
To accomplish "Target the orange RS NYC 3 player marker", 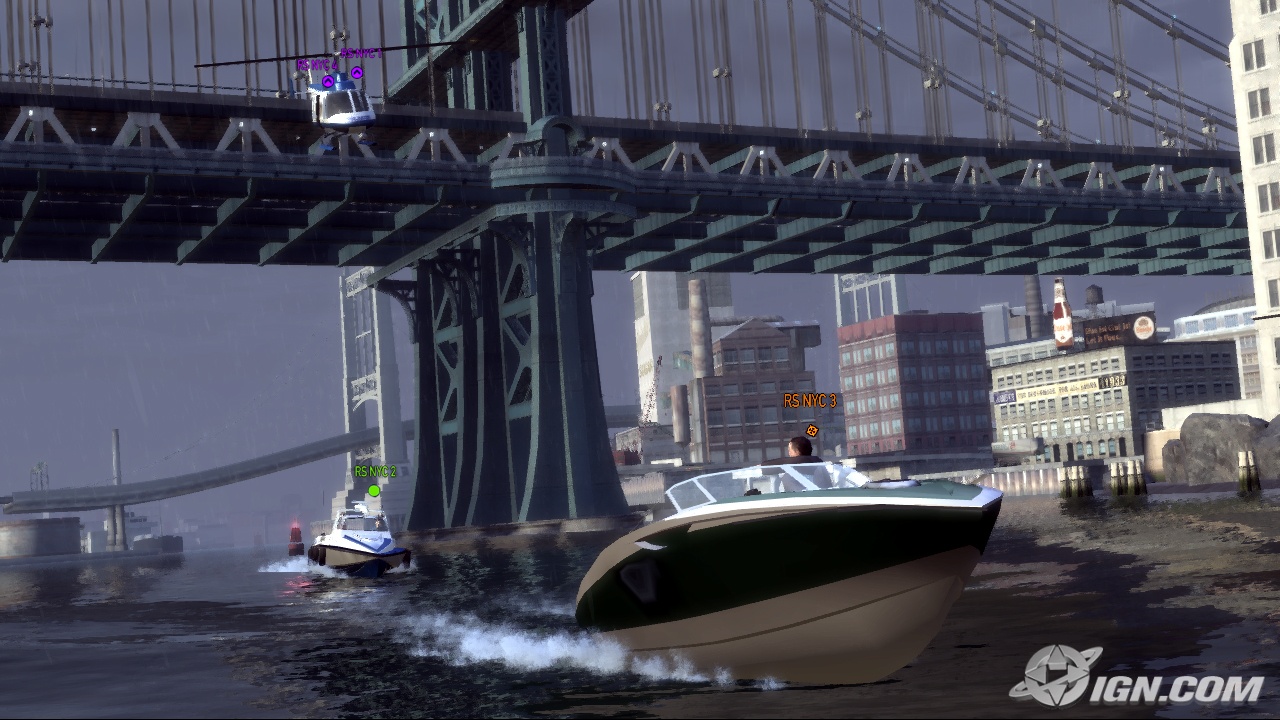I will (812, 430).
